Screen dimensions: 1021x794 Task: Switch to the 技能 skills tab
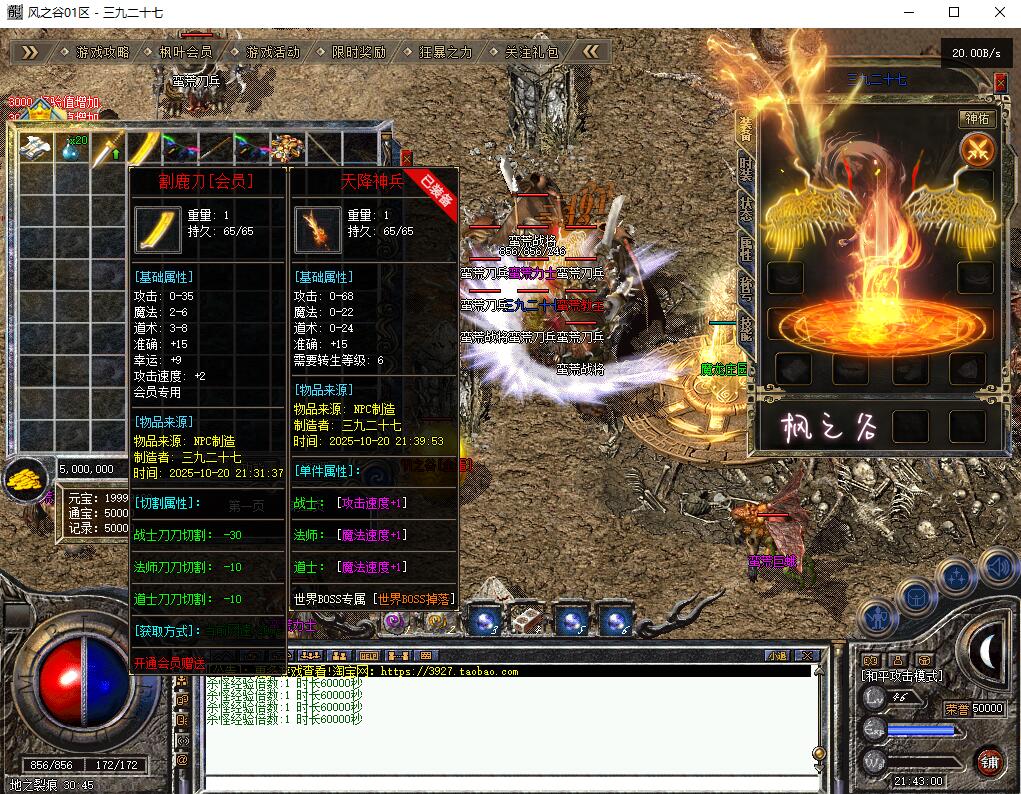(746, 324)
